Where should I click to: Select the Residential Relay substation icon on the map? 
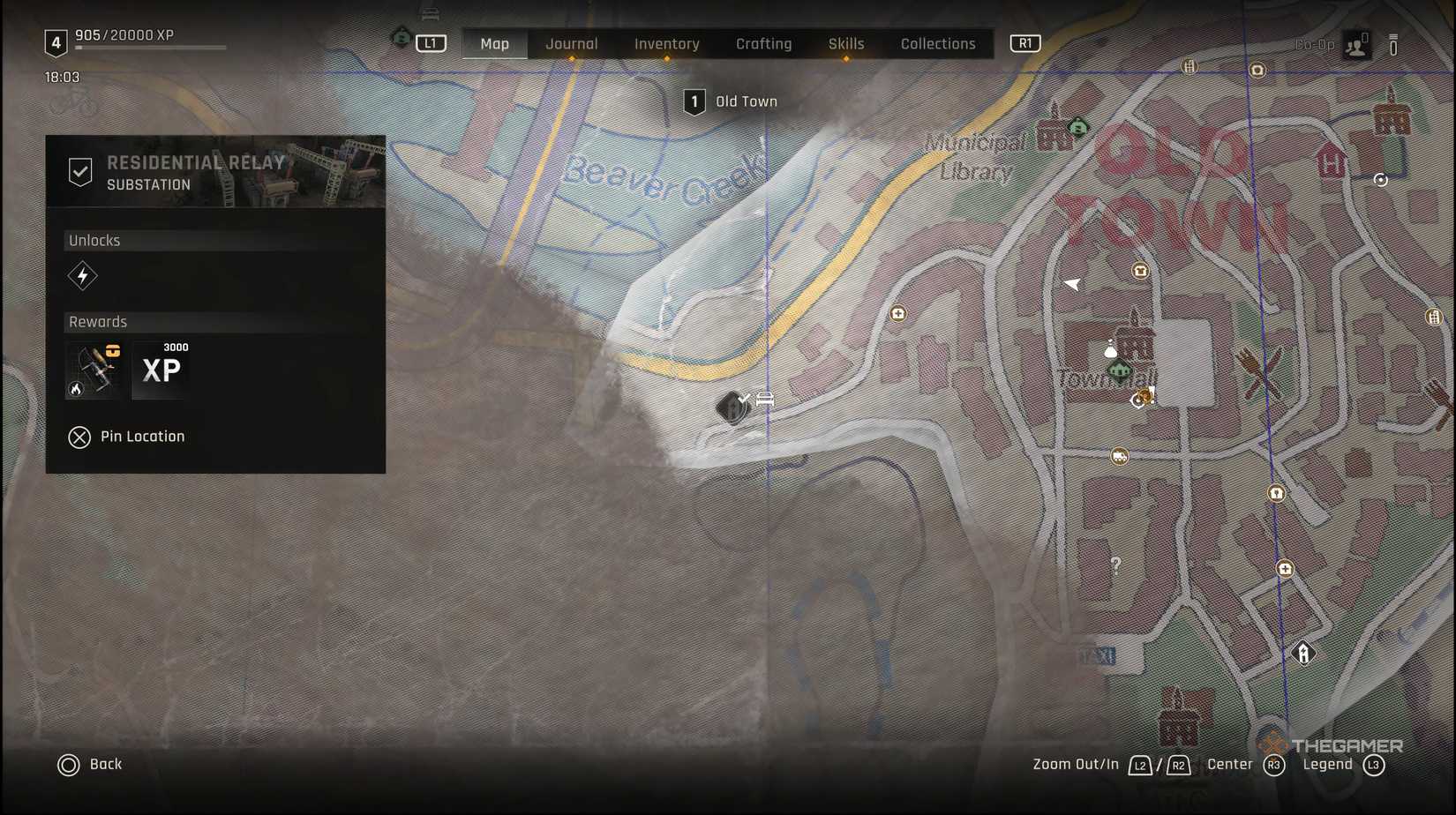(733, 407)
